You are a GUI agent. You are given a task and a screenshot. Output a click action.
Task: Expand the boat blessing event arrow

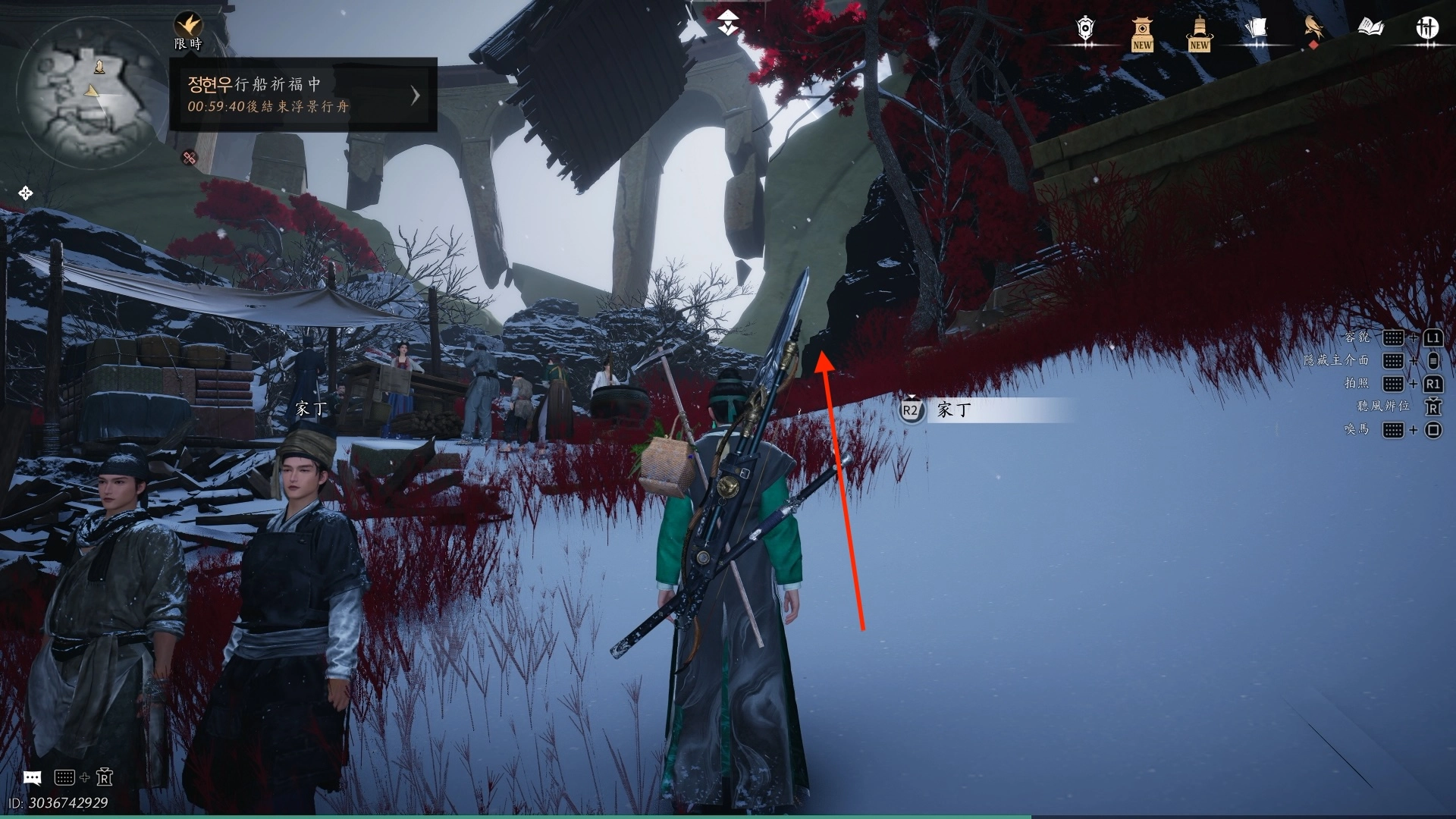(415, 95)
